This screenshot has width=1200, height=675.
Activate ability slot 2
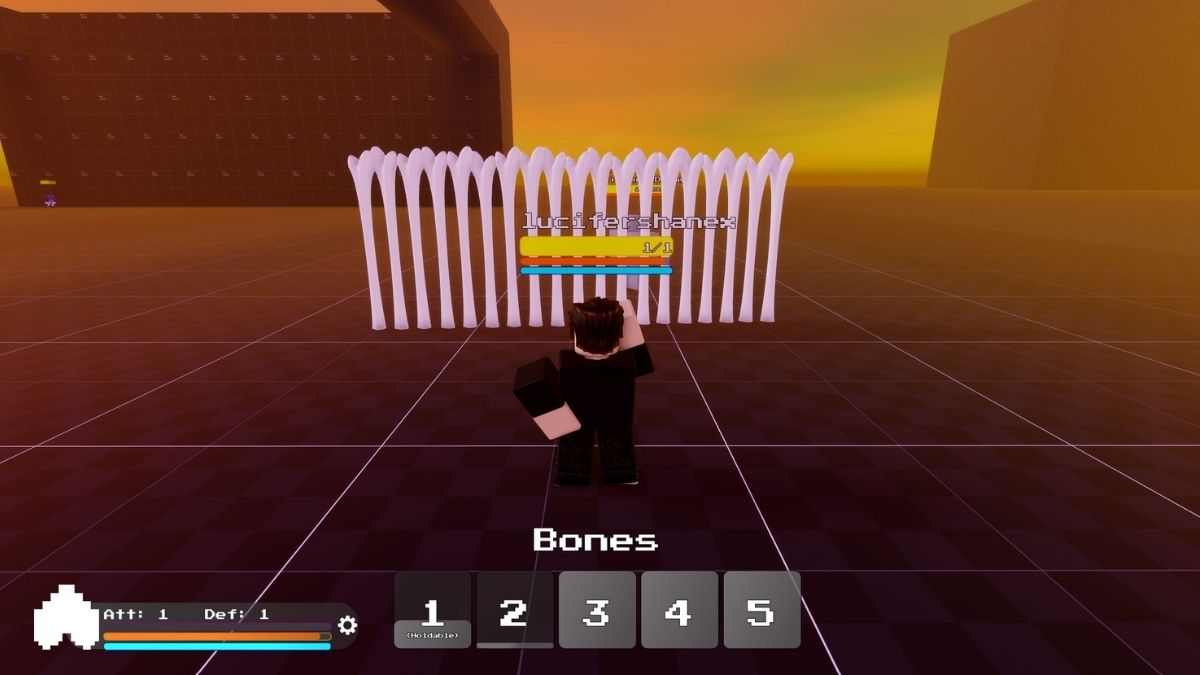click(x=514, y=610)
